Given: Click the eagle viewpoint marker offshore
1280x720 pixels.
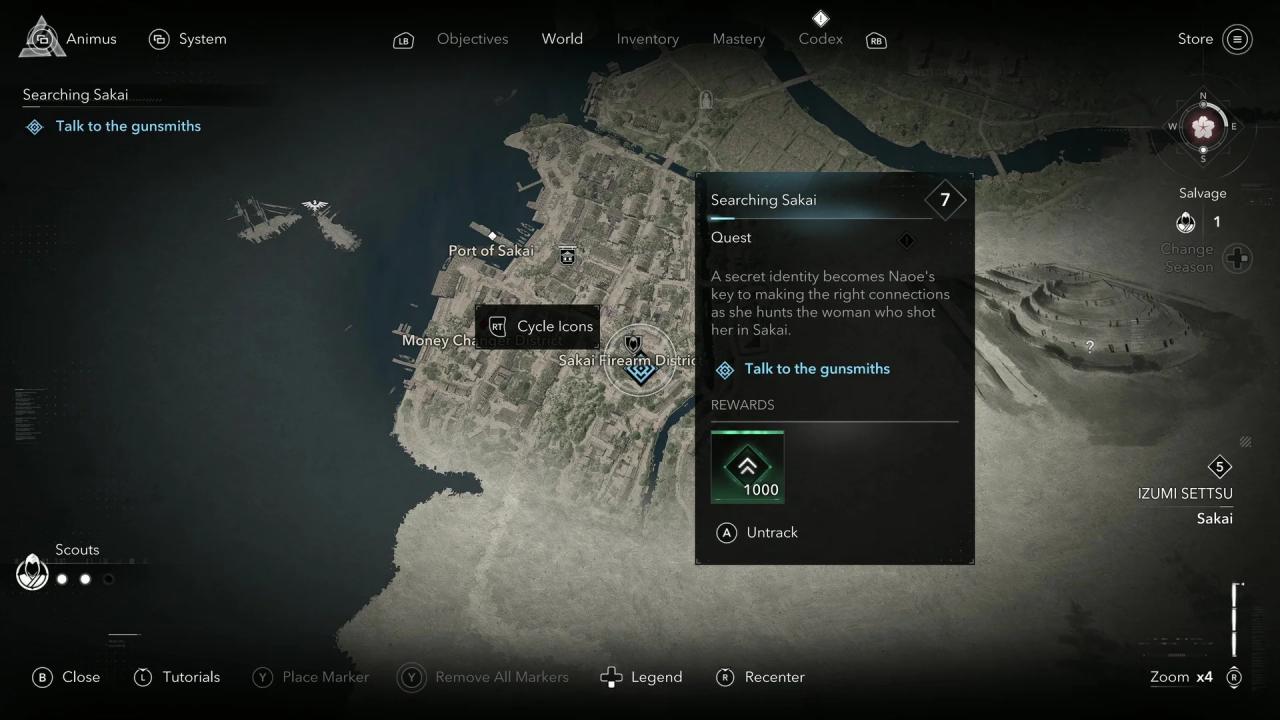Looking at the screenshot, I should click(316, 206).
